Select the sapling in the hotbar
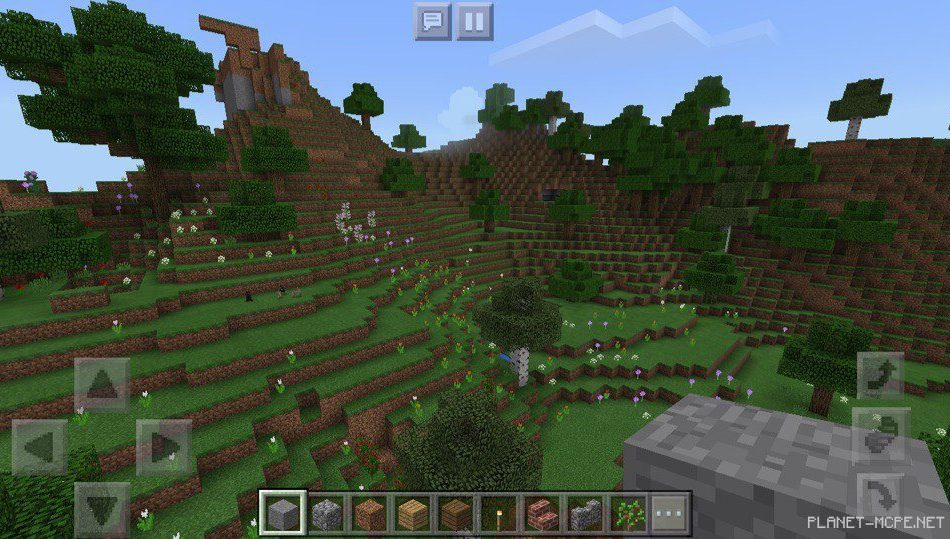Viewport: 950px width, 539px height. pos(628,514)
